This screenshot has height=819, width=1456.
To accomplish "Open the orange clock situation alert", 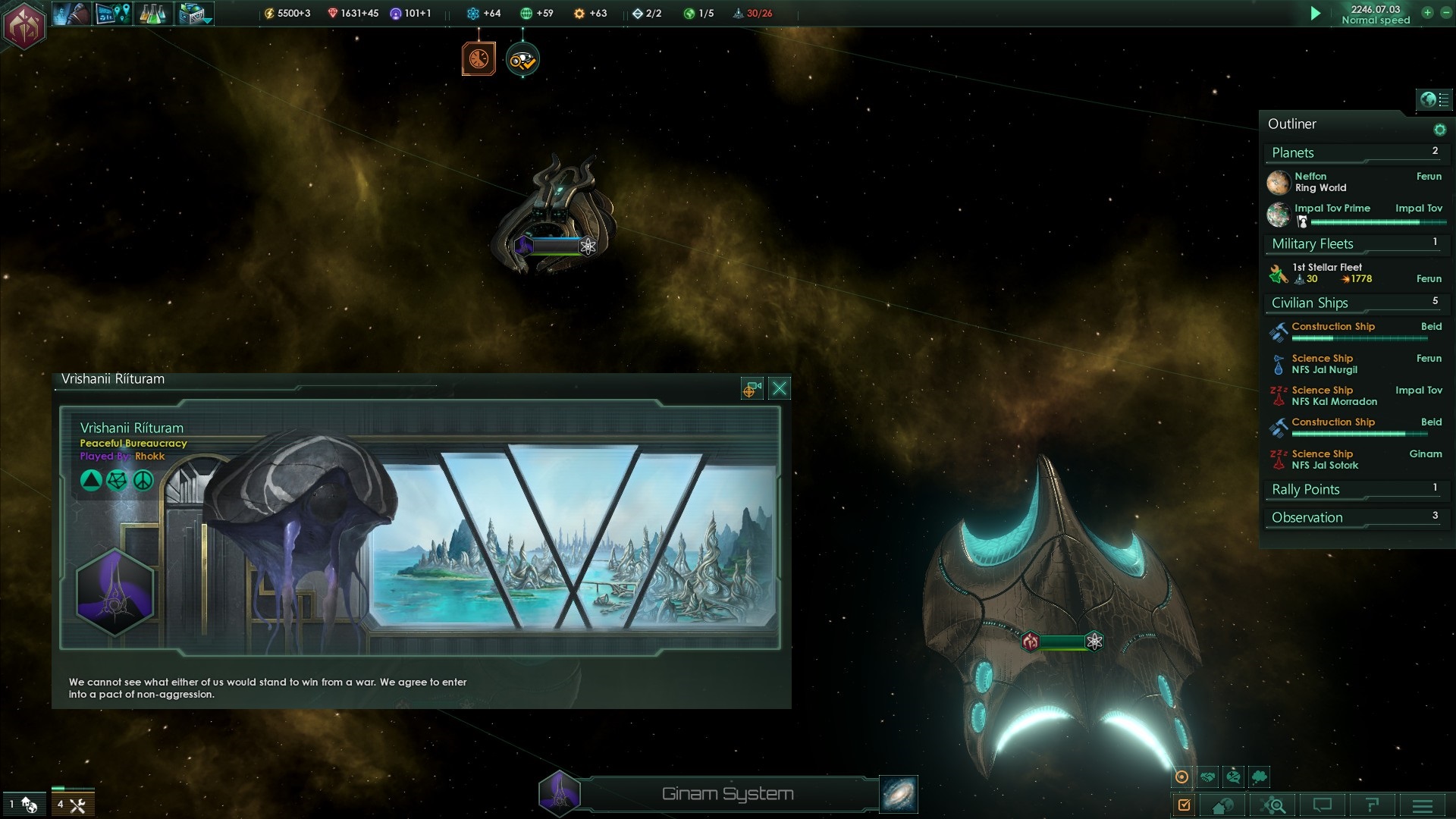I will (479, 59).
